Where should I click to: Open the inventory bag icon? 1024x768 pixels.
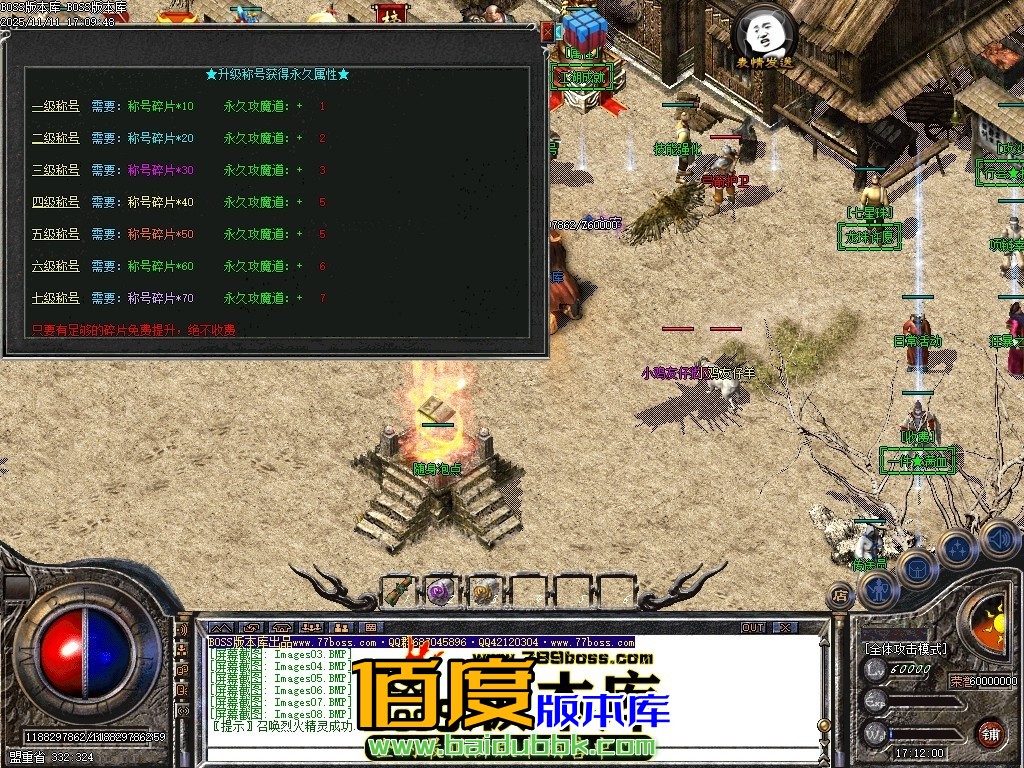pos(916,568)
